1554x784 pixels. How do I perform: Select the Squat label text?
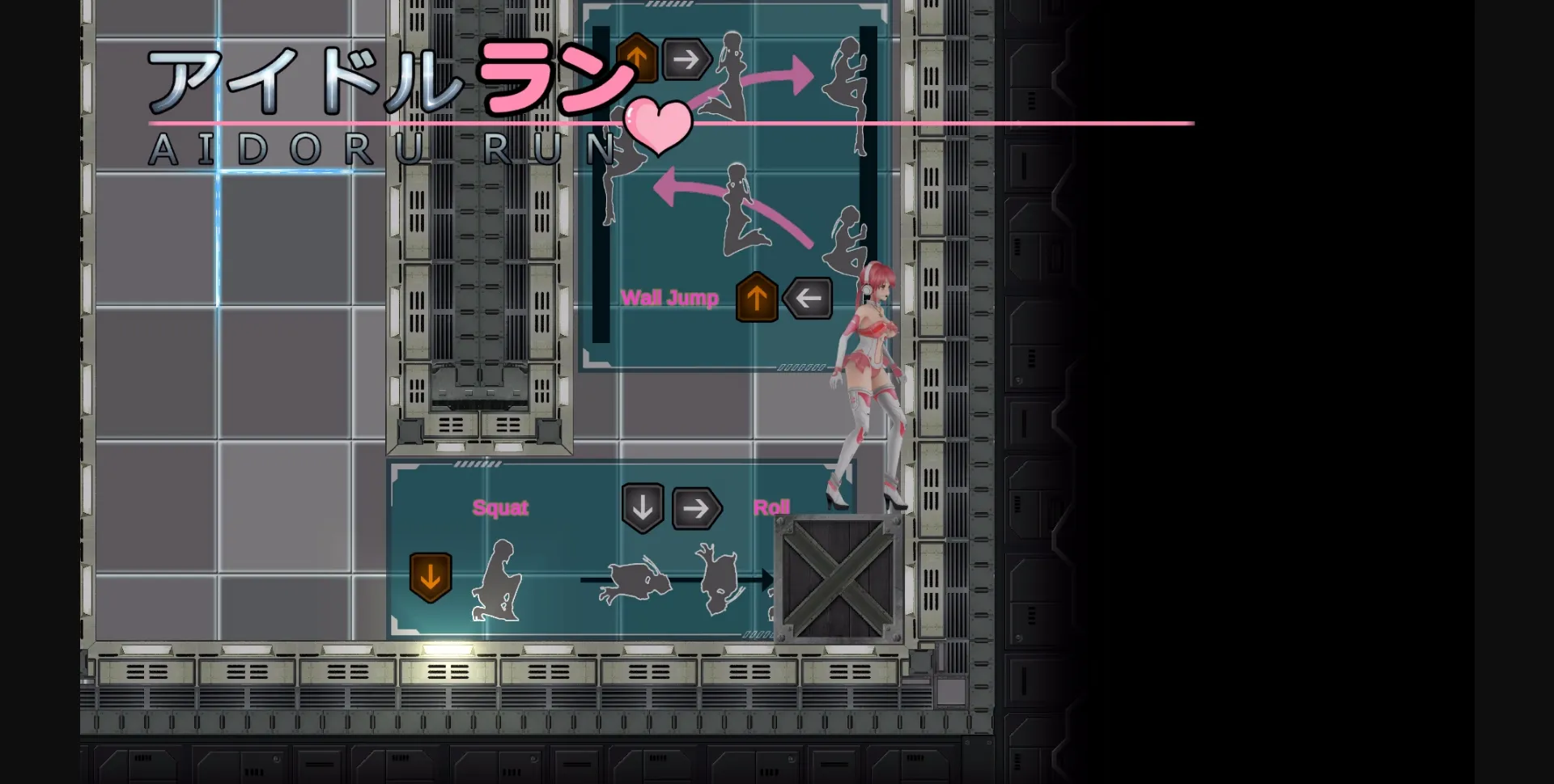pyautogui.click(x=500, y=508)
